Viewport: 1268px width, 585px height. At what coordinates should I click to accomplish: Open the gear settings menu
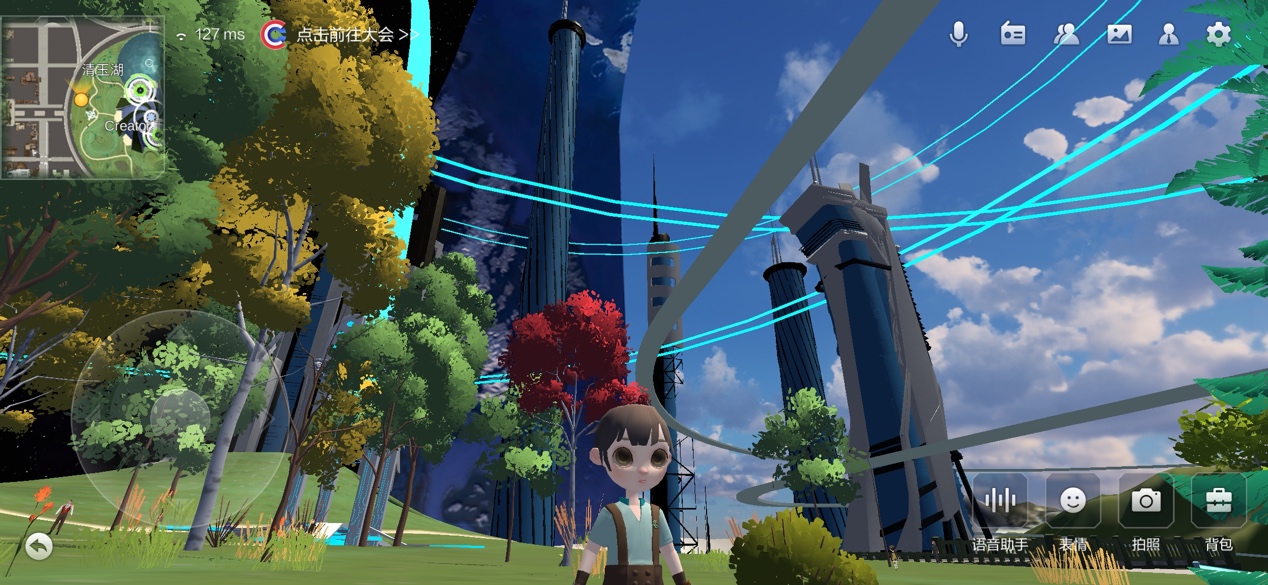click(x=1218, y=34)
